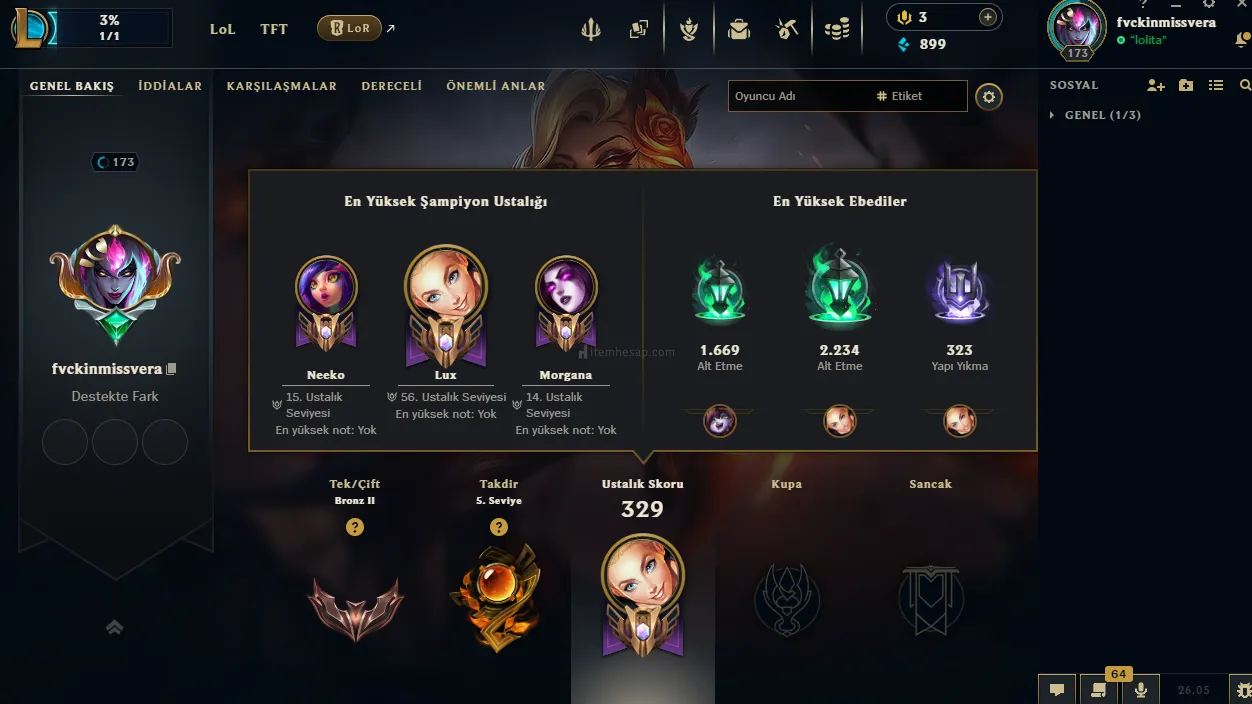Switch to the TFT game tab

point(273,29)
